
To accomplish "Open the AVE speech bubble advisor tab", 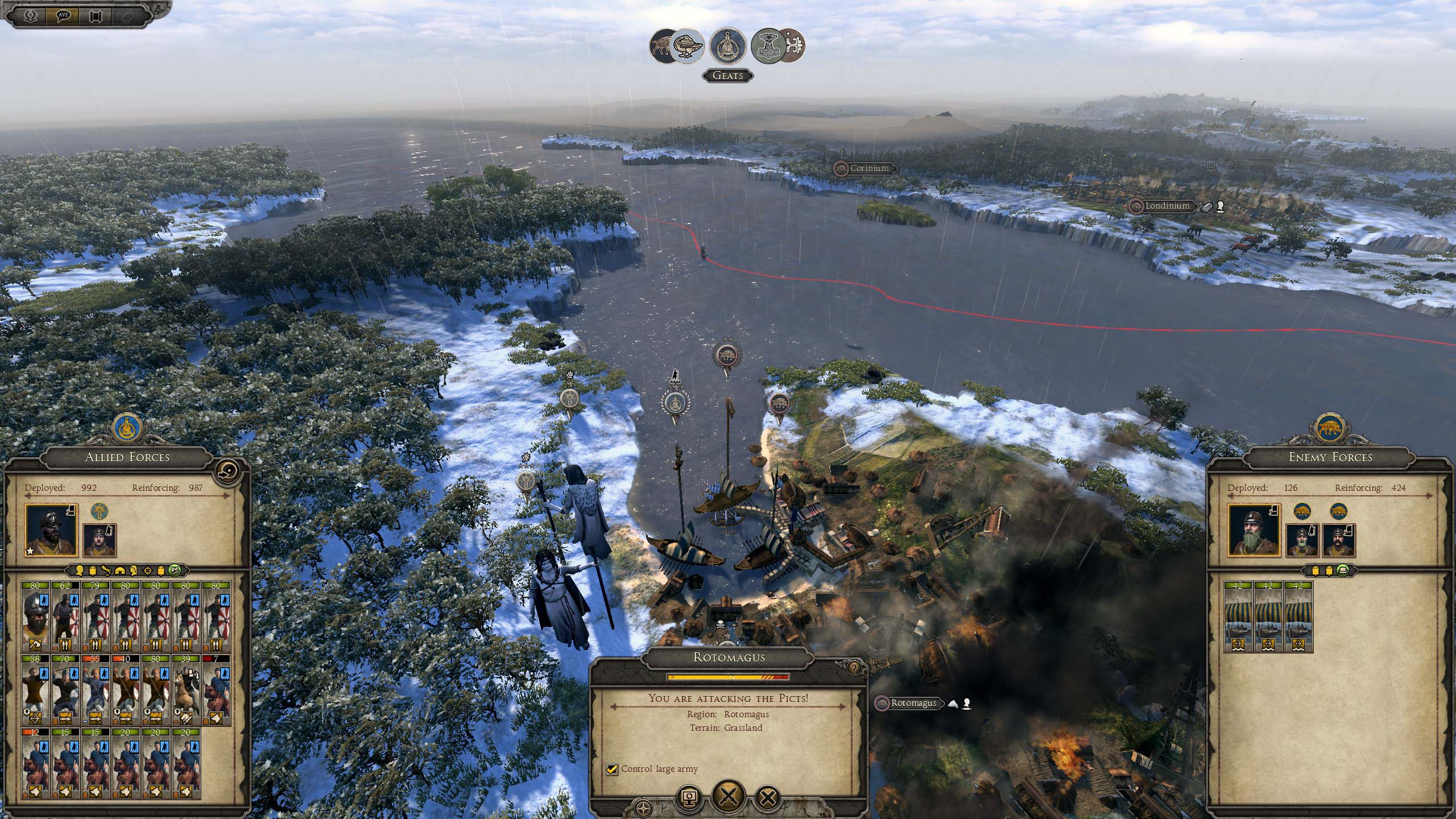I will [x=64, y=15].
